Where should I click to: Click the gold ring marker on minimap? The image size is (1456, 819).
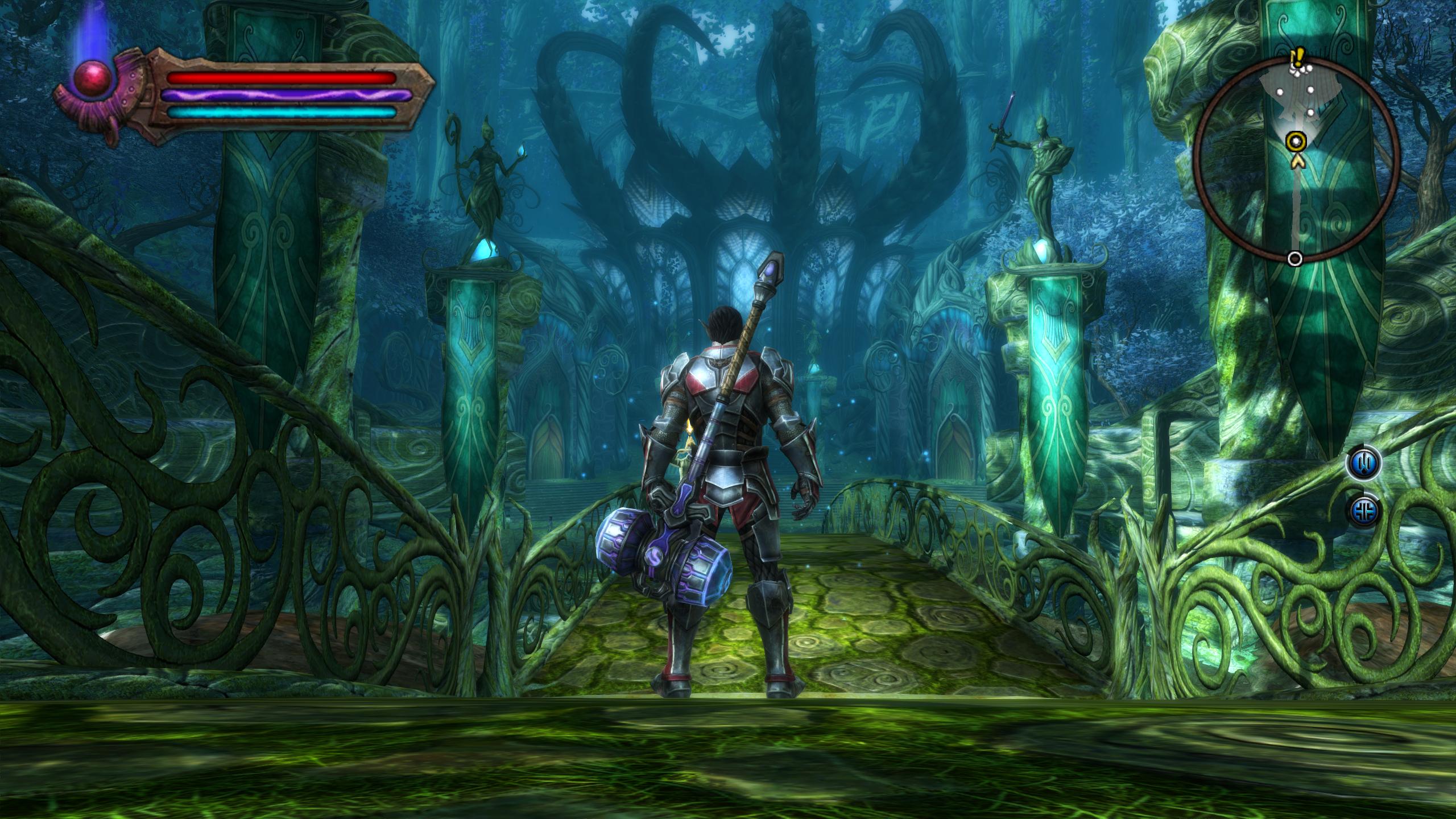coord(1296,140)
